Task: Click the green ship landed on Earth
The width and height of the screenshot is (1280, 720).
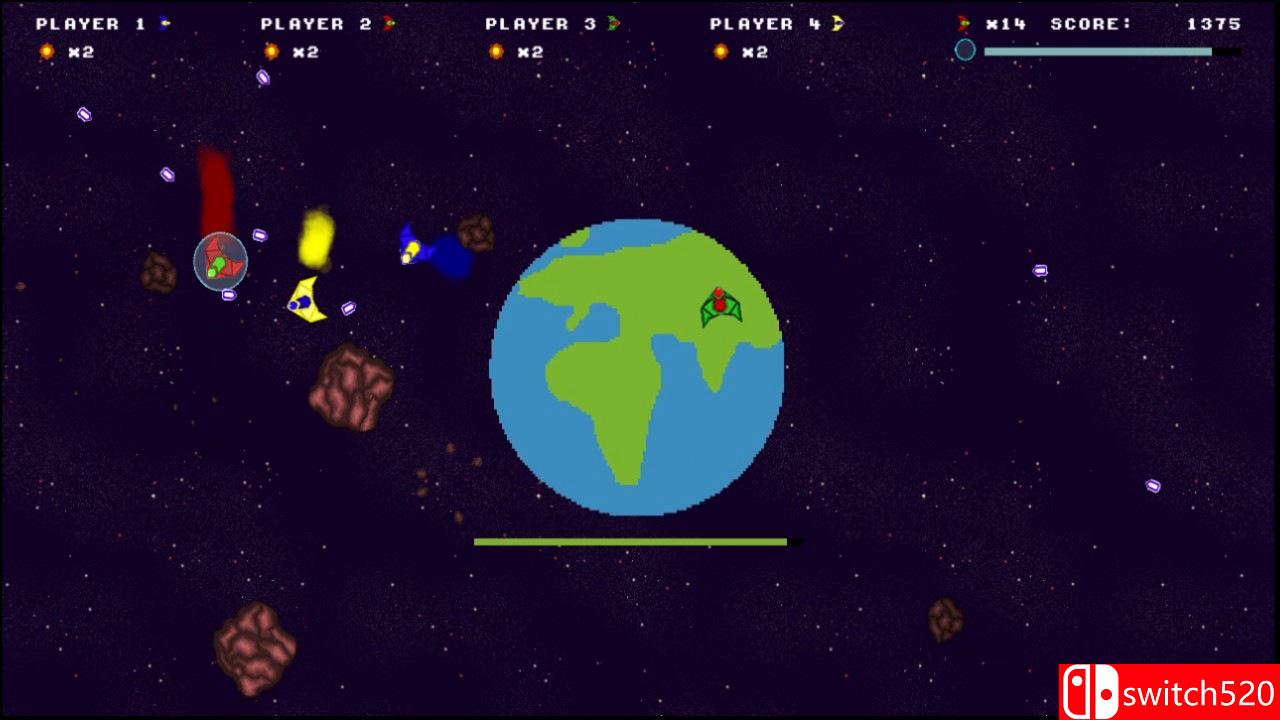Action: click(x=722, y=305)
